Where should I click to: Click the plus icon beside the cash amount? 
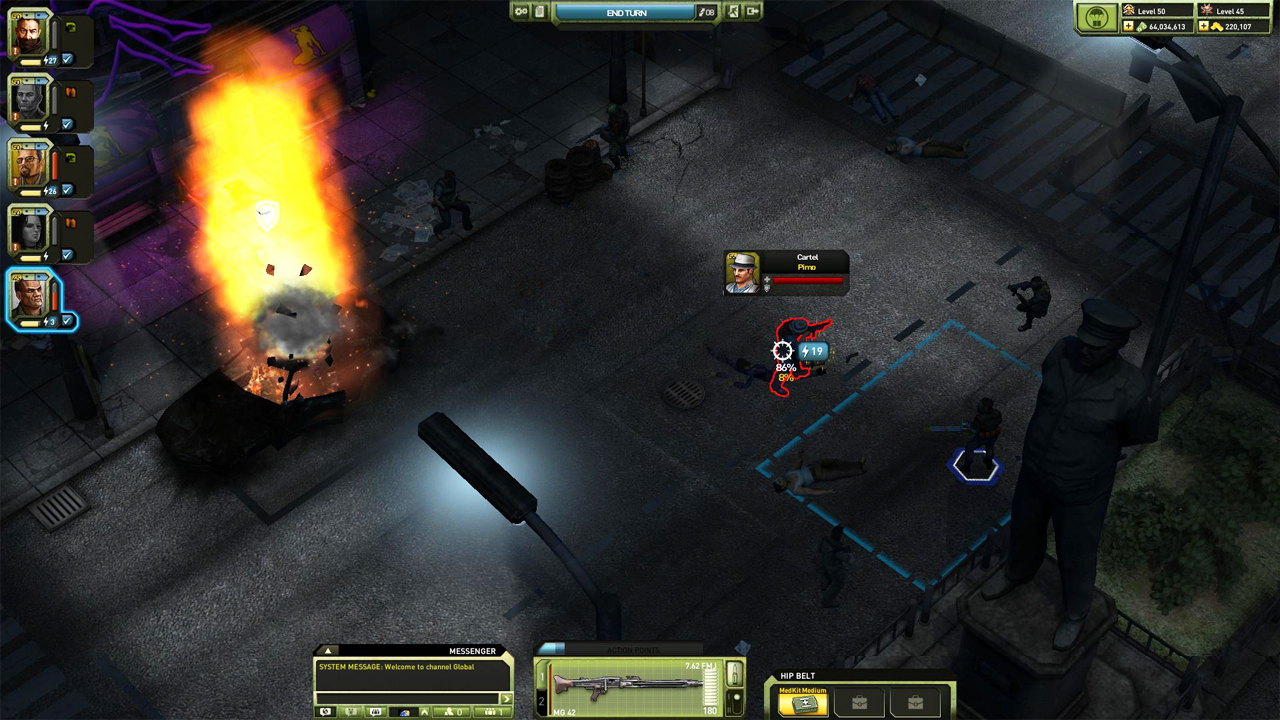click(1128, 26)
